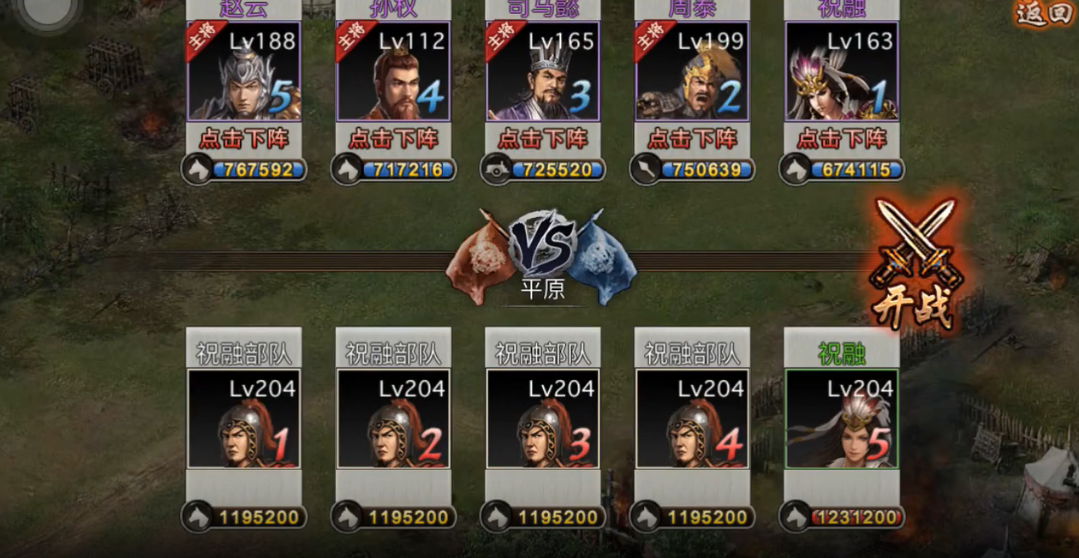The height and width of the screenshot is (558, 1079).
Task: Inspect enemy 祝融部队 card numbered 2
Action: click(x=393, y=419)
